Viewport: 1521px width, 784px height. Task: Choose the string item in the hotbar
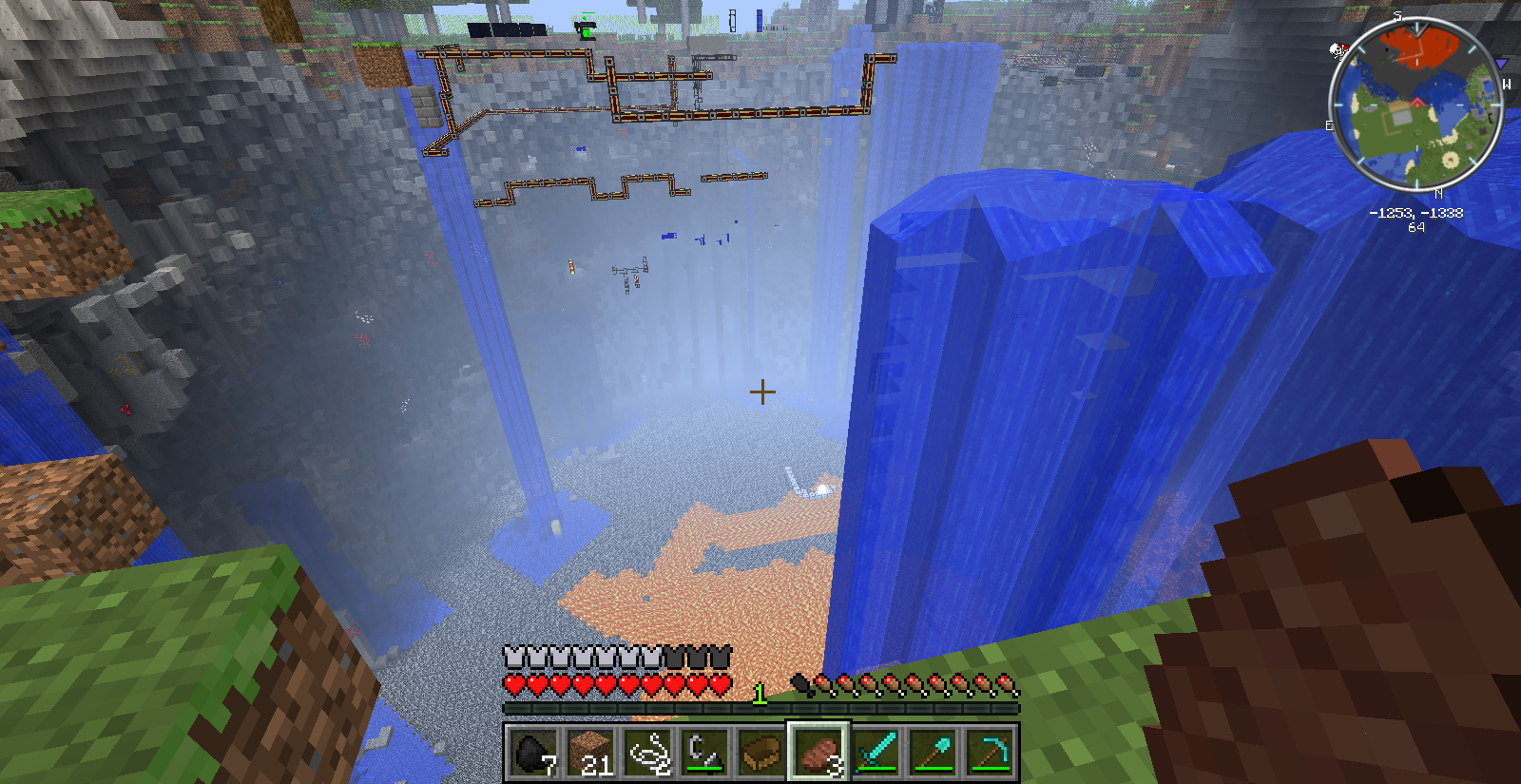tap(647, 753)
